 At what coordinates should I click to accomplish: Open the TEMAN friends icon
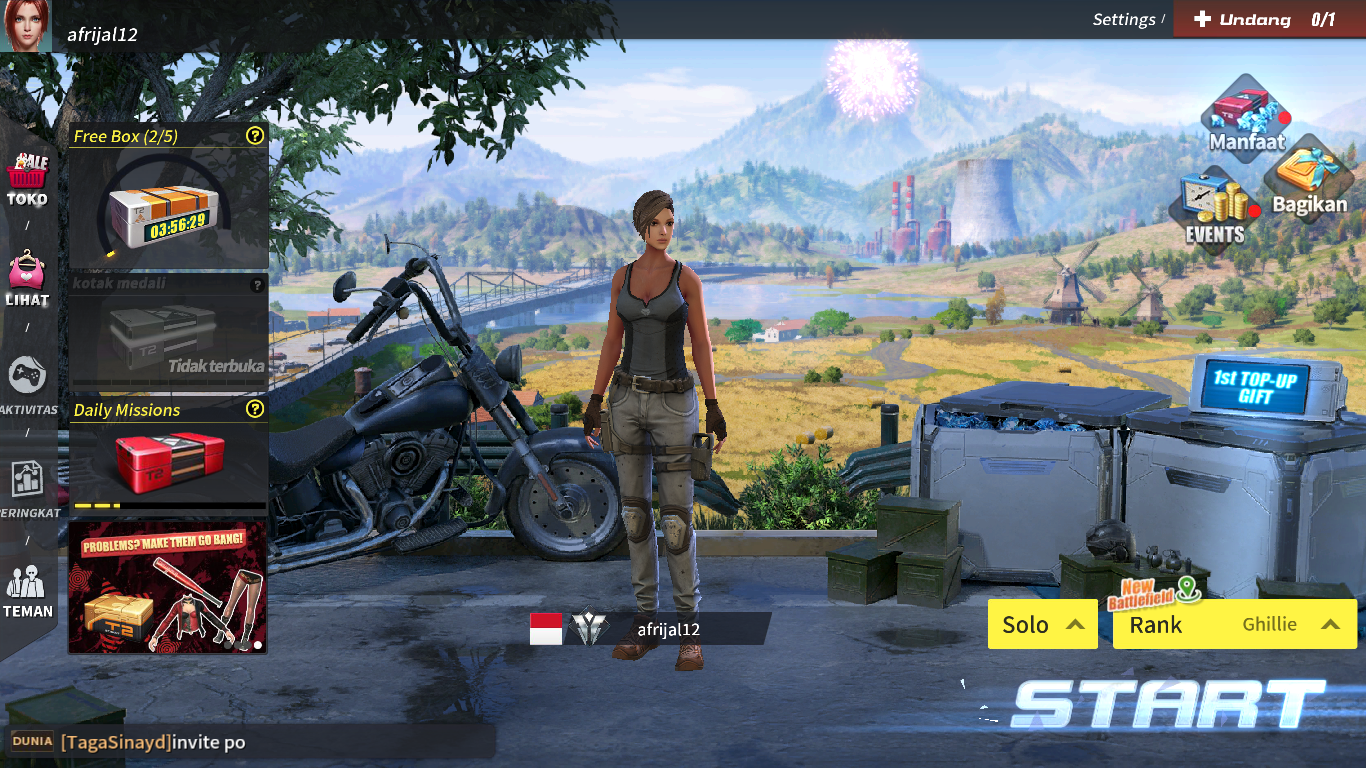[x=28, y=580]
